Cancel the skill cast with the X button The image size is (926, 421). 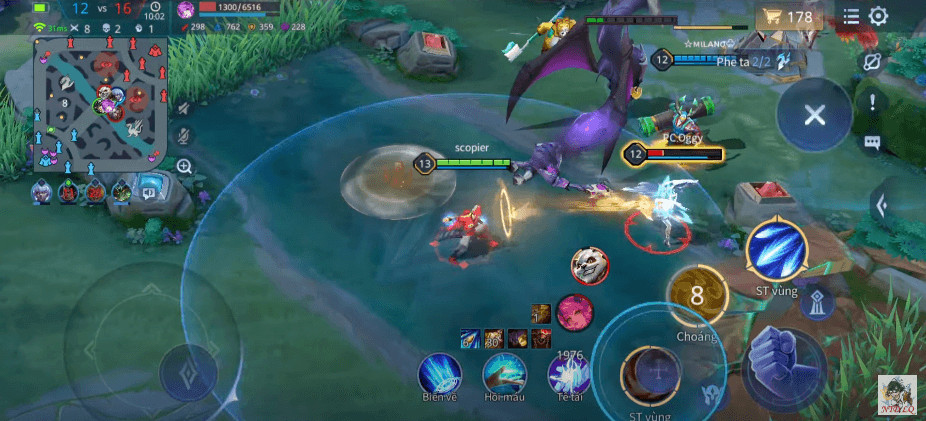[x=814, y=114]
